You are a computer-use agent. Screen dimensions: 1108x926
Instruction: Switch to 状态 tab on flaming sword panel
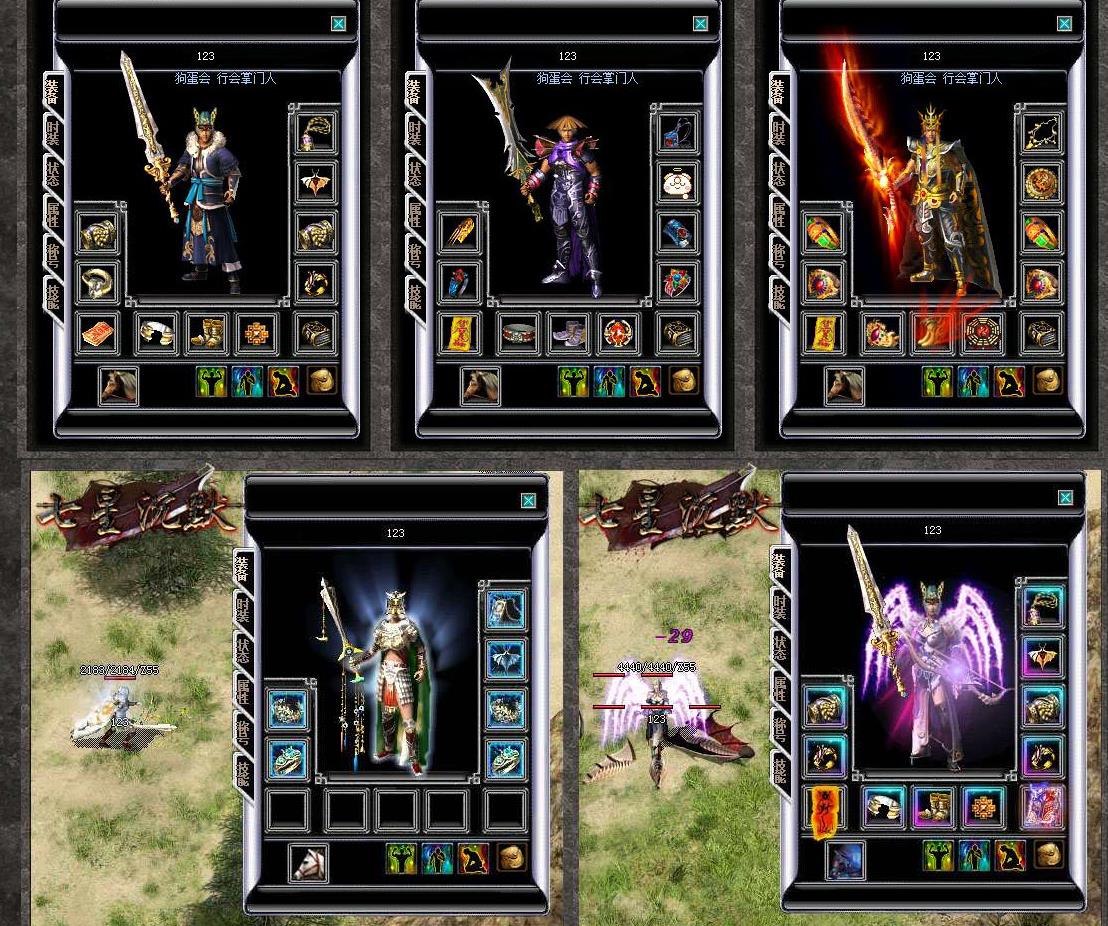coord(778,172)
